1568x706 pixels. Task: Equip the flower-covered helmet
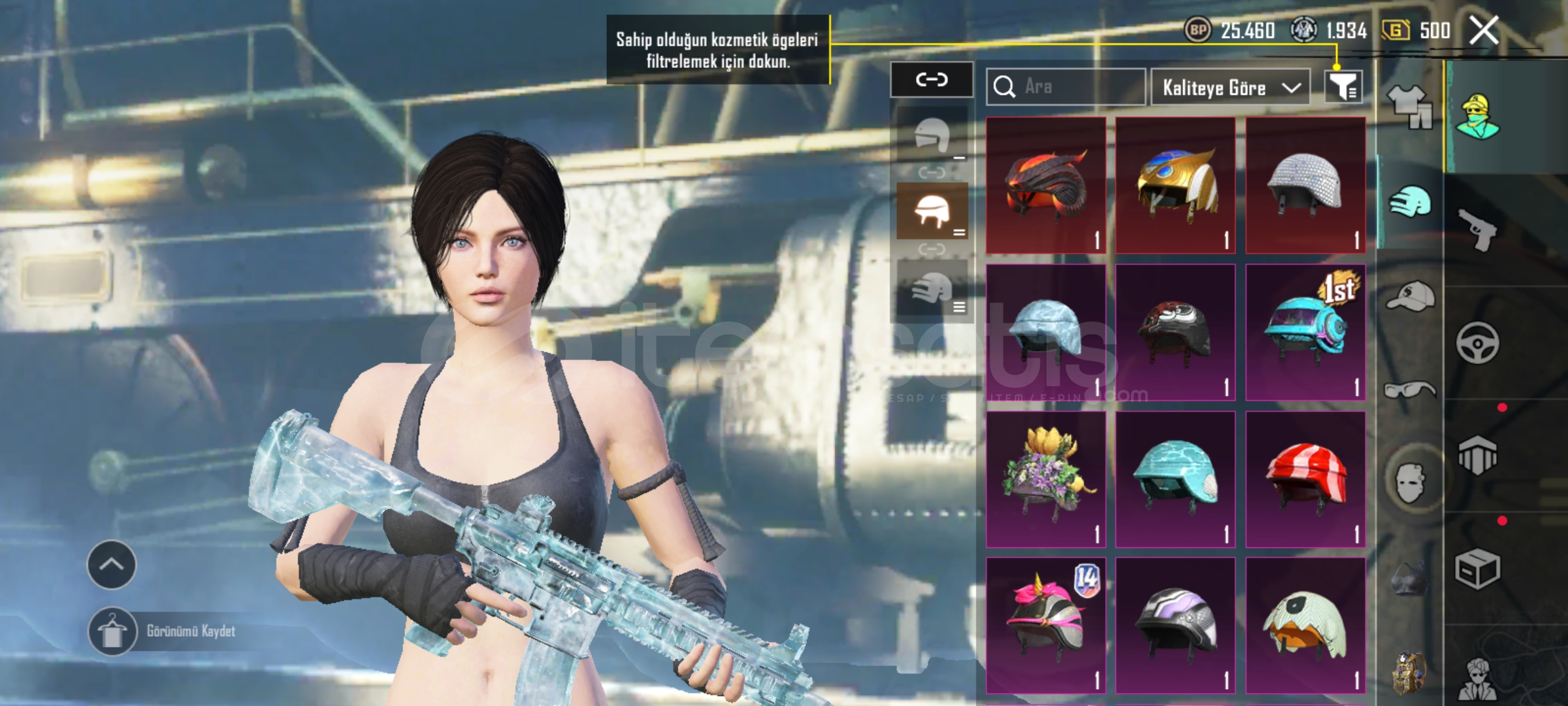point(1046,479)
